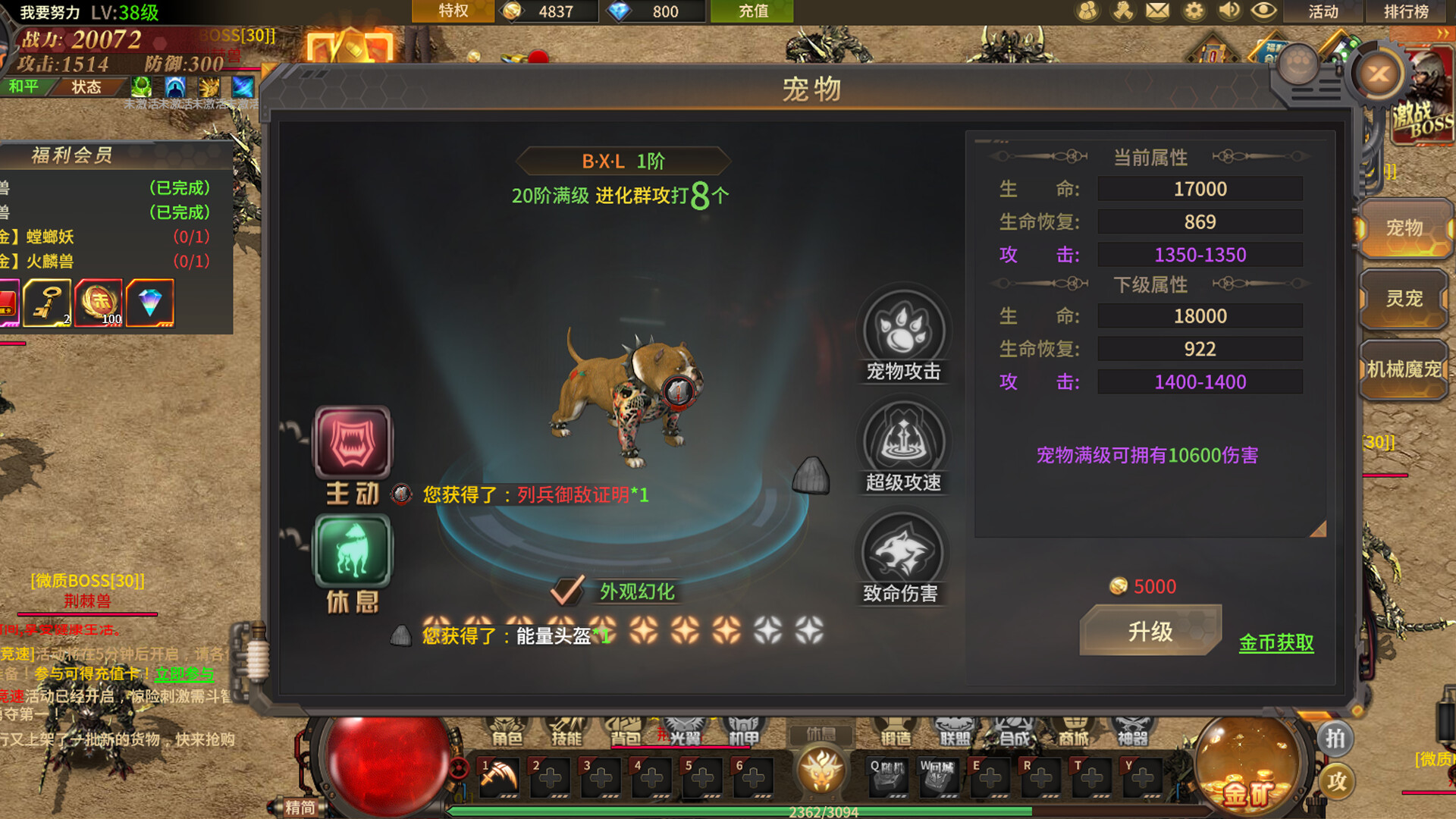Click the 金币获取 gold link

pos(1276,644)
